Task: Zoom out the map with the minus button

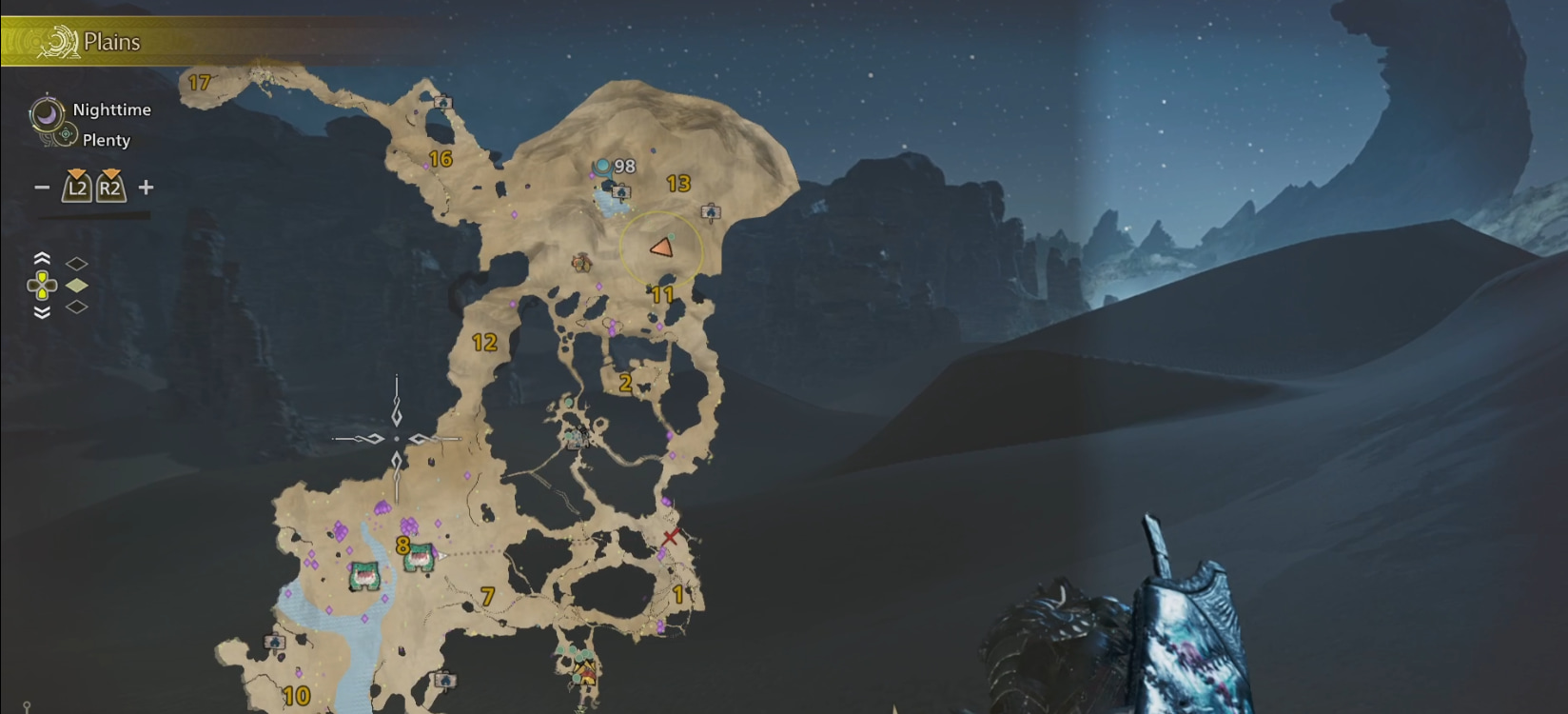Action: coord(42,188)
